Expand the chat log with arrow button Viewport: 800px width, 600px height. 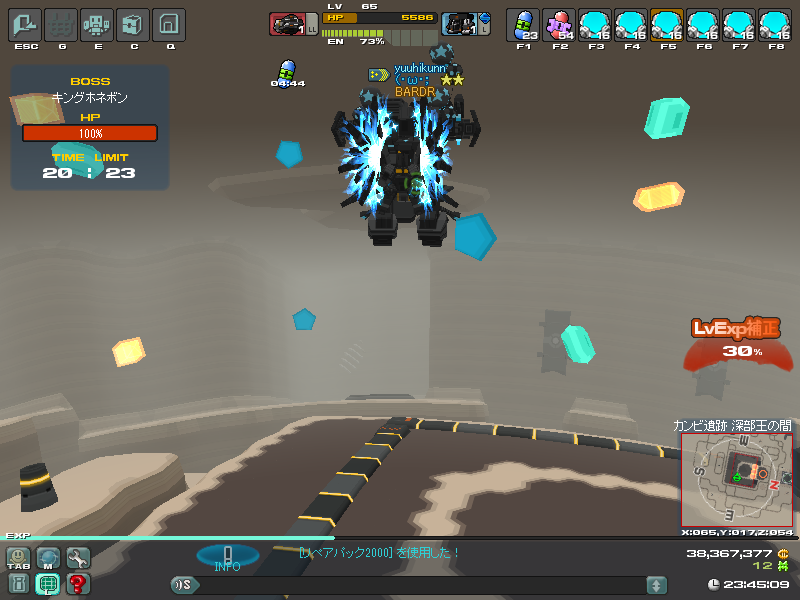[656, 585]
